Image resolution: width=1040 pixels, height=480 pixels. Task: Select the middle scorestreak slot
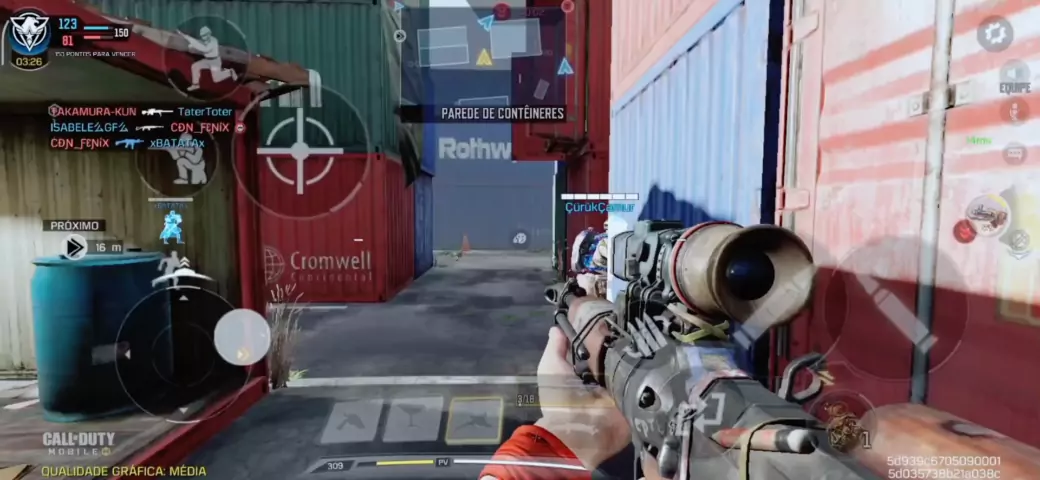(x=412, y=420)
